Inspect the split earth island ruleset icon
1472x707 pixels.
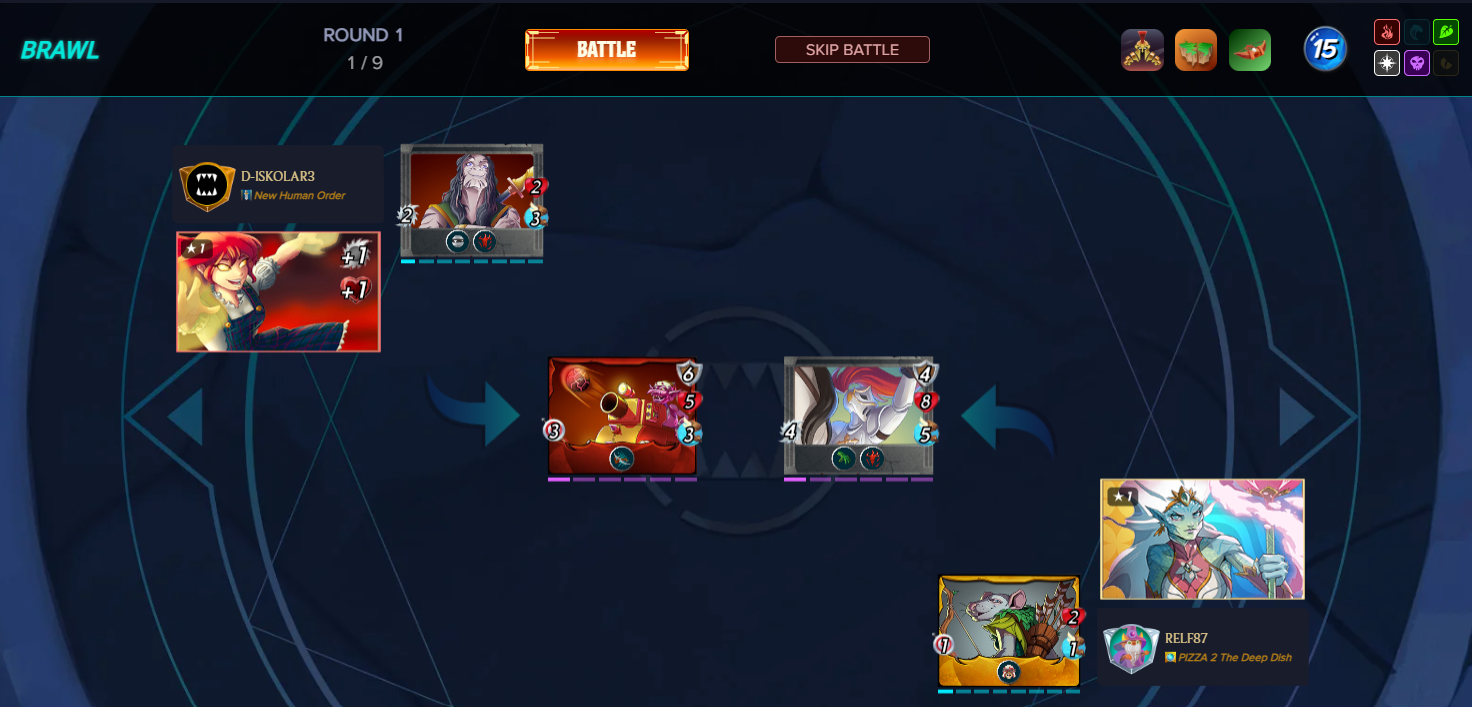tap(1196, 50)
